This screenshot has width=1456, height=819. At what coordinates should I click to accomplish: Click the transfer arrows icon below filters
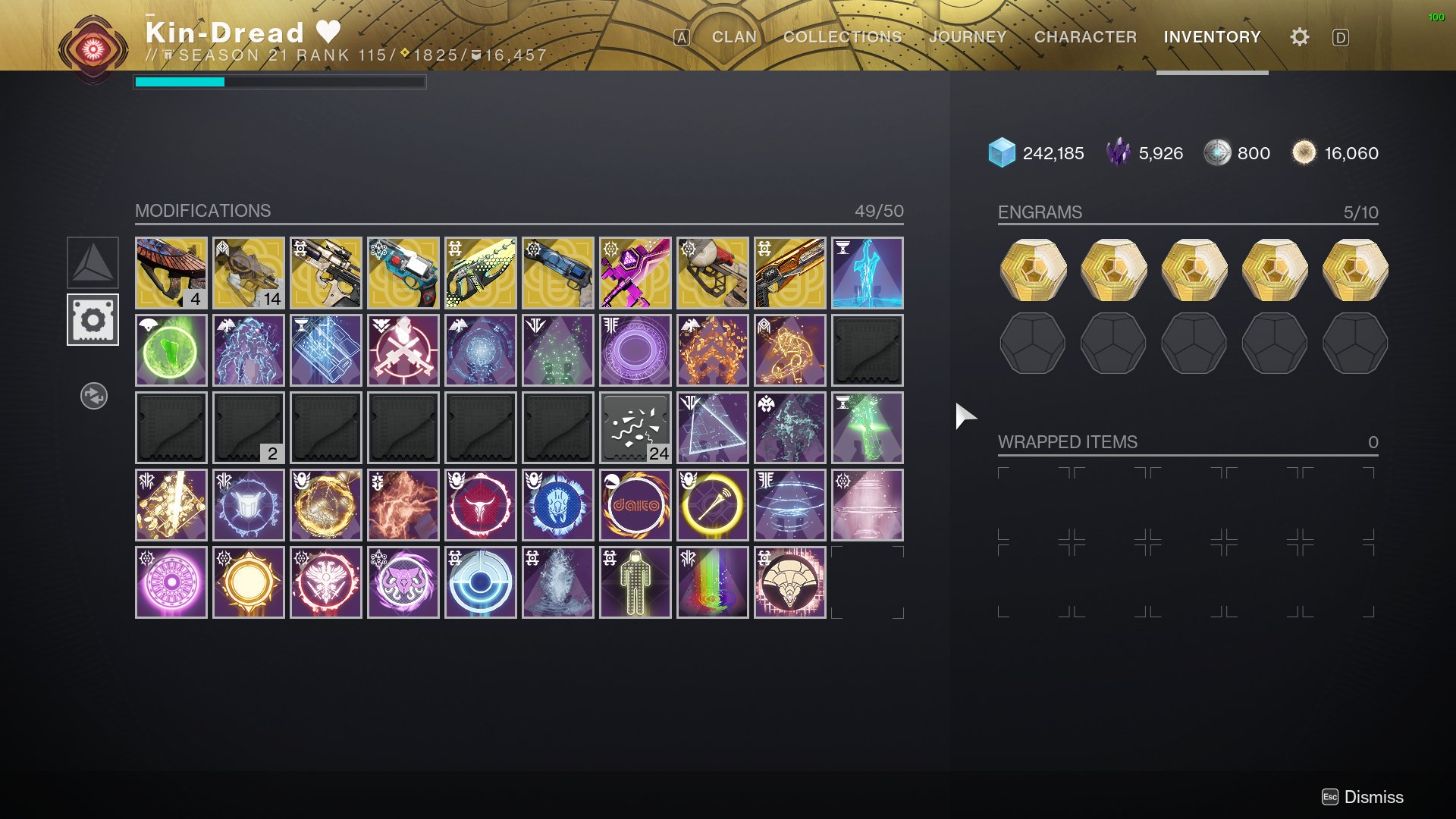click(93, 395)
